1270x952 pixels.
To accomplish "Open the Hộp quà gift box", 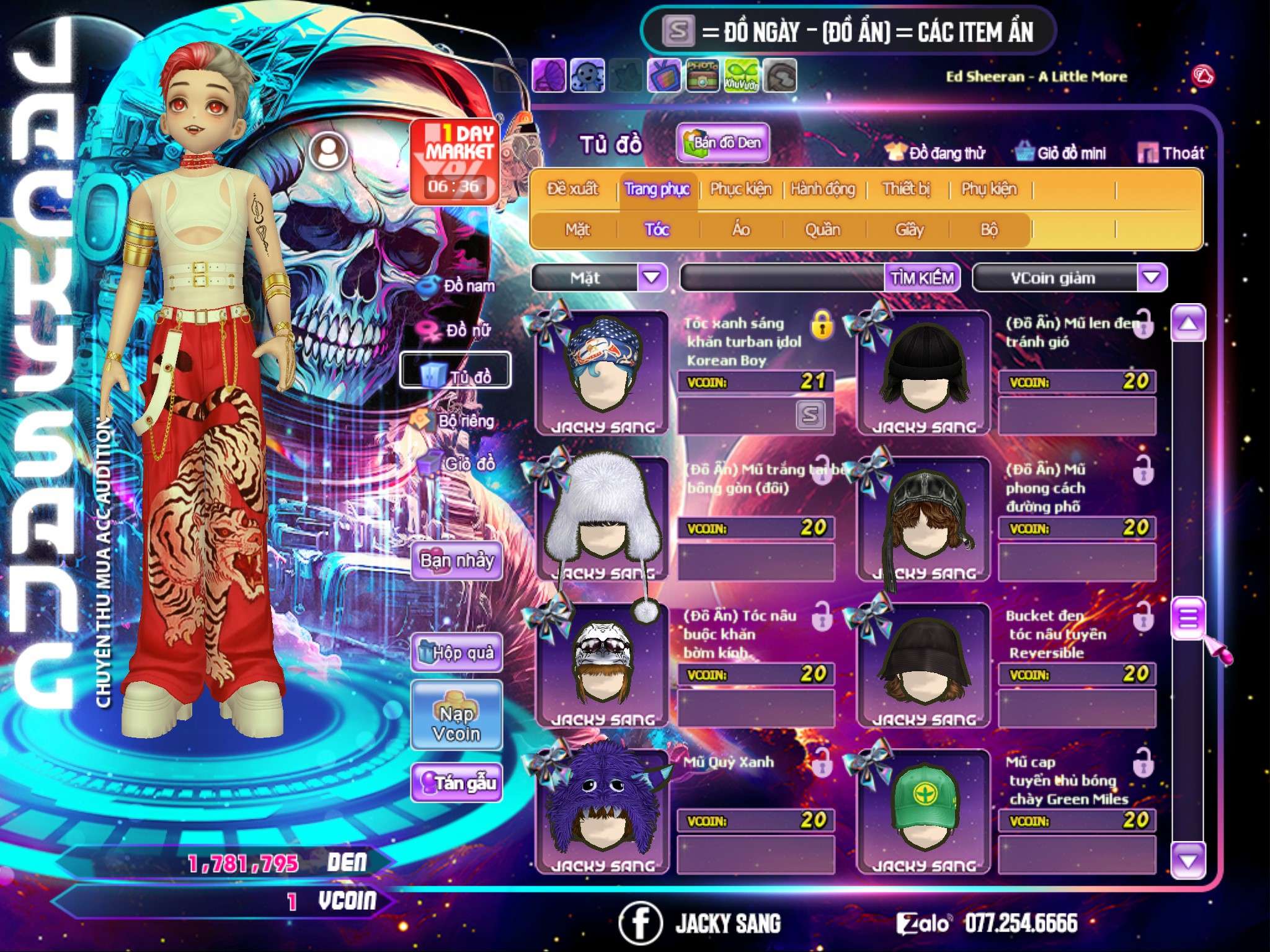I will 456,653.
